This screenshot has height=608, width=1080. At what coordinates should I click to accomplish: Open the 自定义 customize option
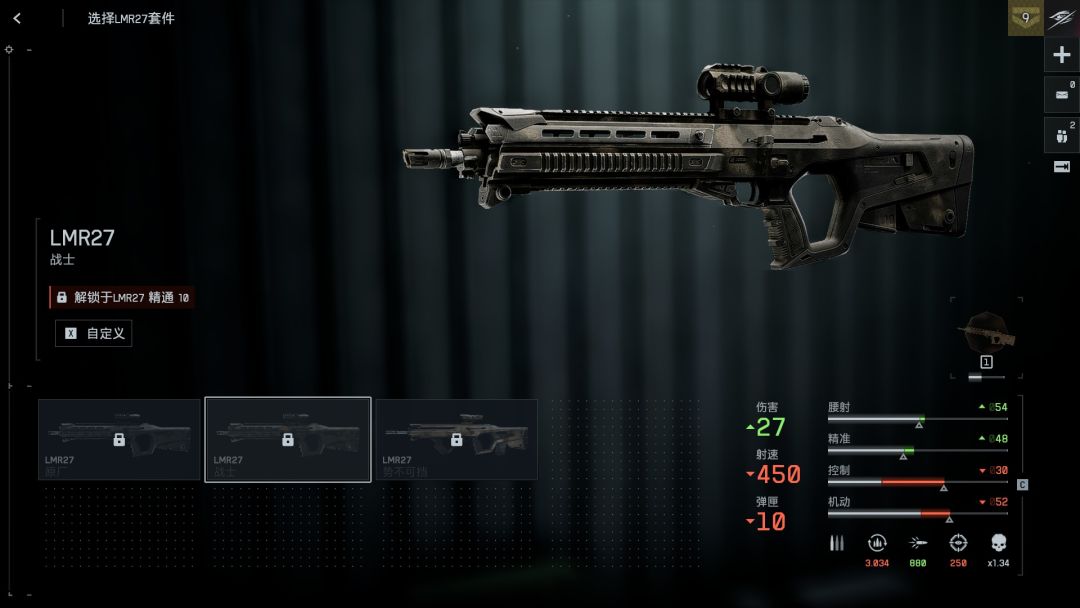tap(94, 333)
